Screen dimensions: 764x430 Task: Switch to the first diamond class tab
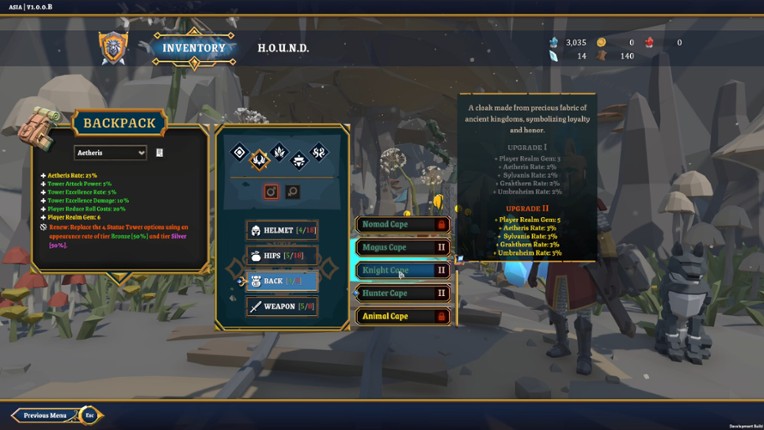[x=239, y=153]
